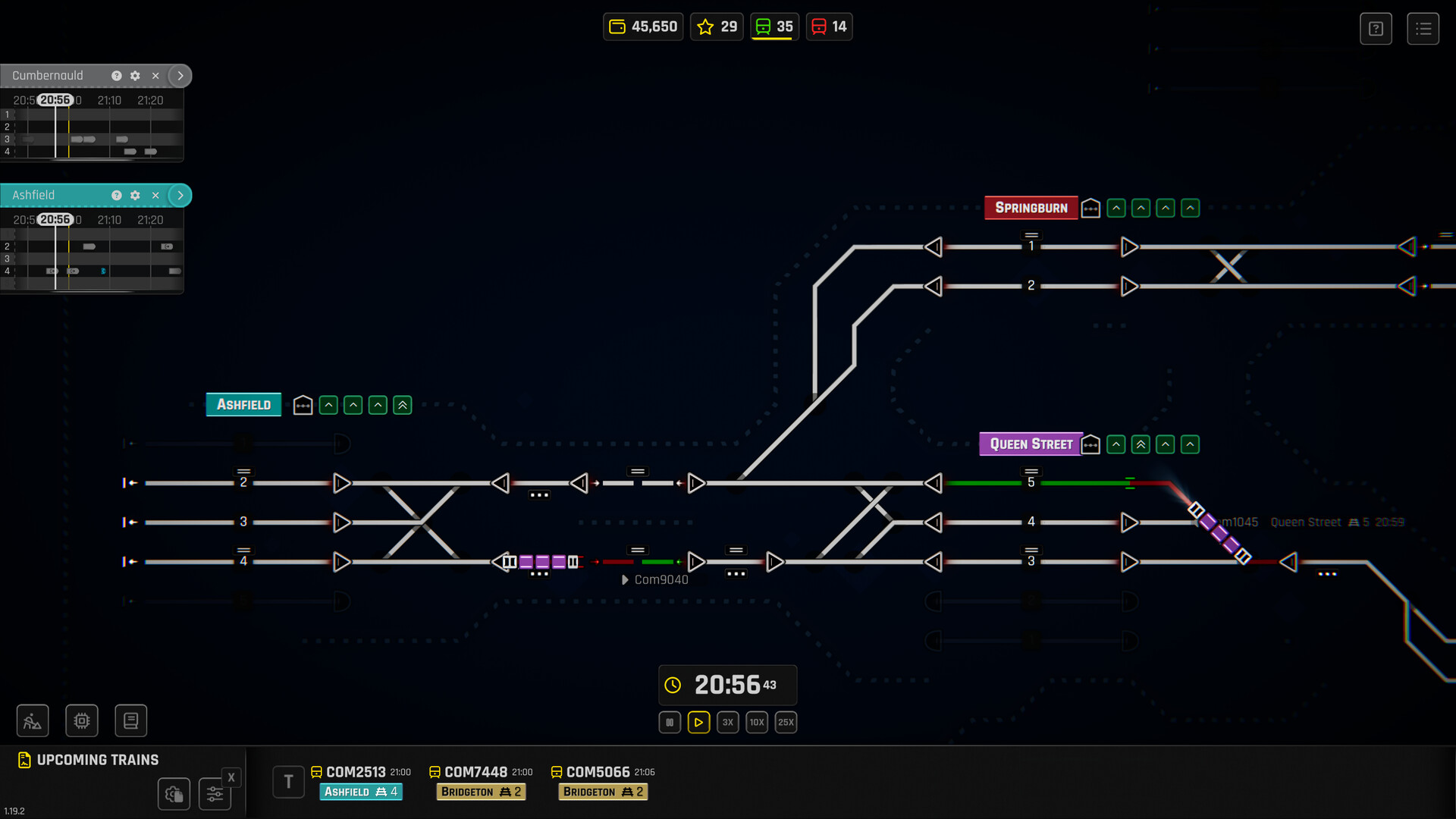This screenshot has height=819, width=1456.
Task: Open the timetable with the T button
Action: (288, 781)
